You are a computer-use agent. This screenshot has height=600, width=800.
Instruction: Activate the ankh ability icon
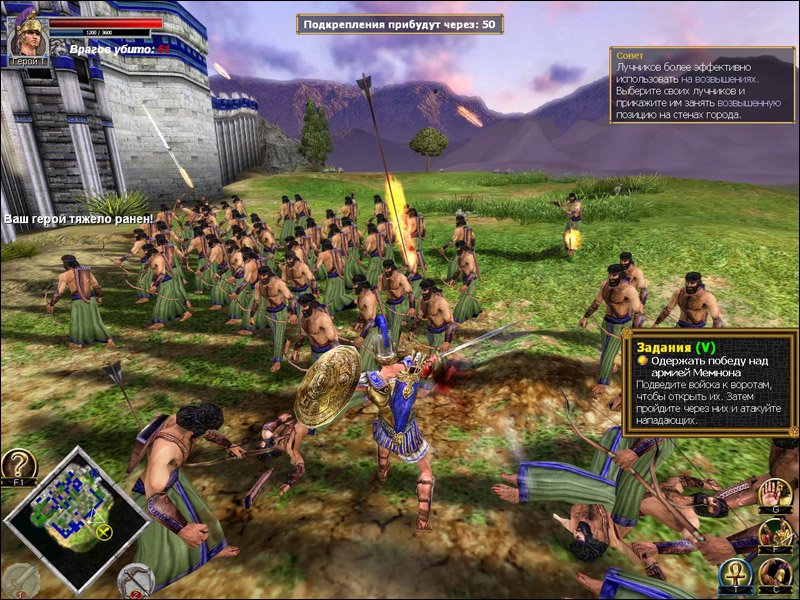[735, 575]
